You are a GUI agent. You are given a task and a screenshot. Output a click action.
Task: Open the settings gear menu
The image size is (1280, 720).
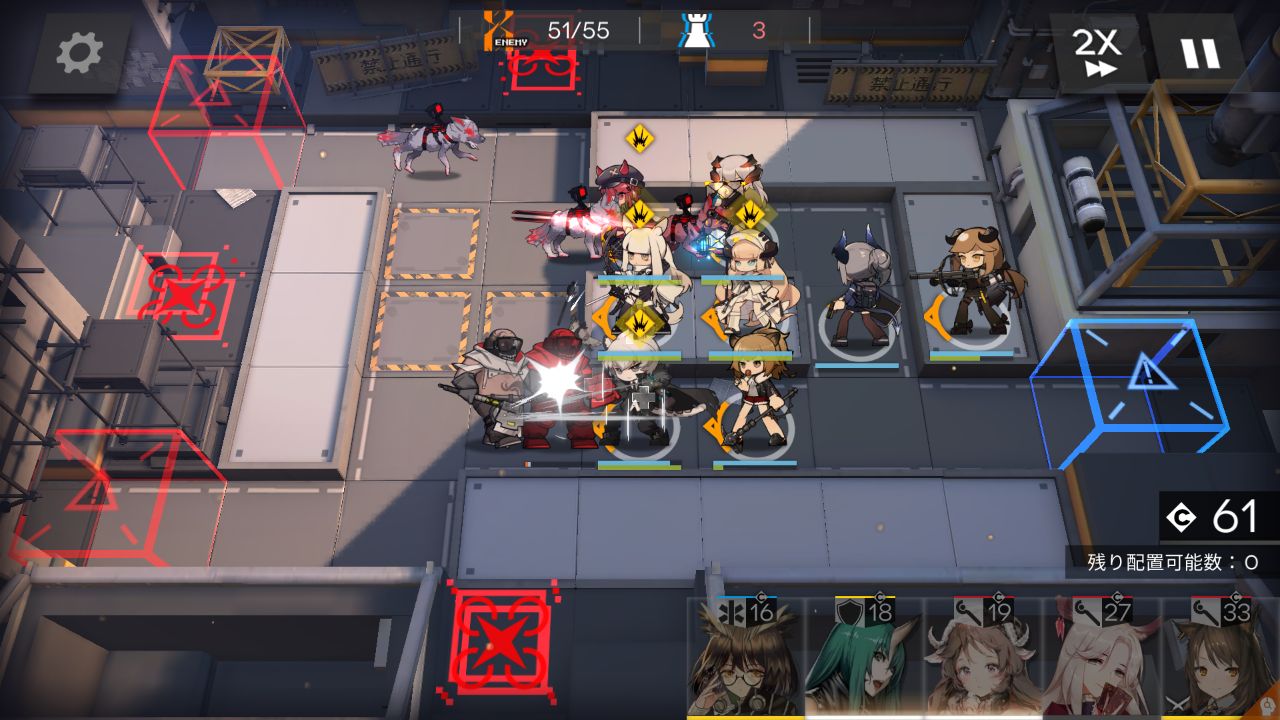coord(80,53)
